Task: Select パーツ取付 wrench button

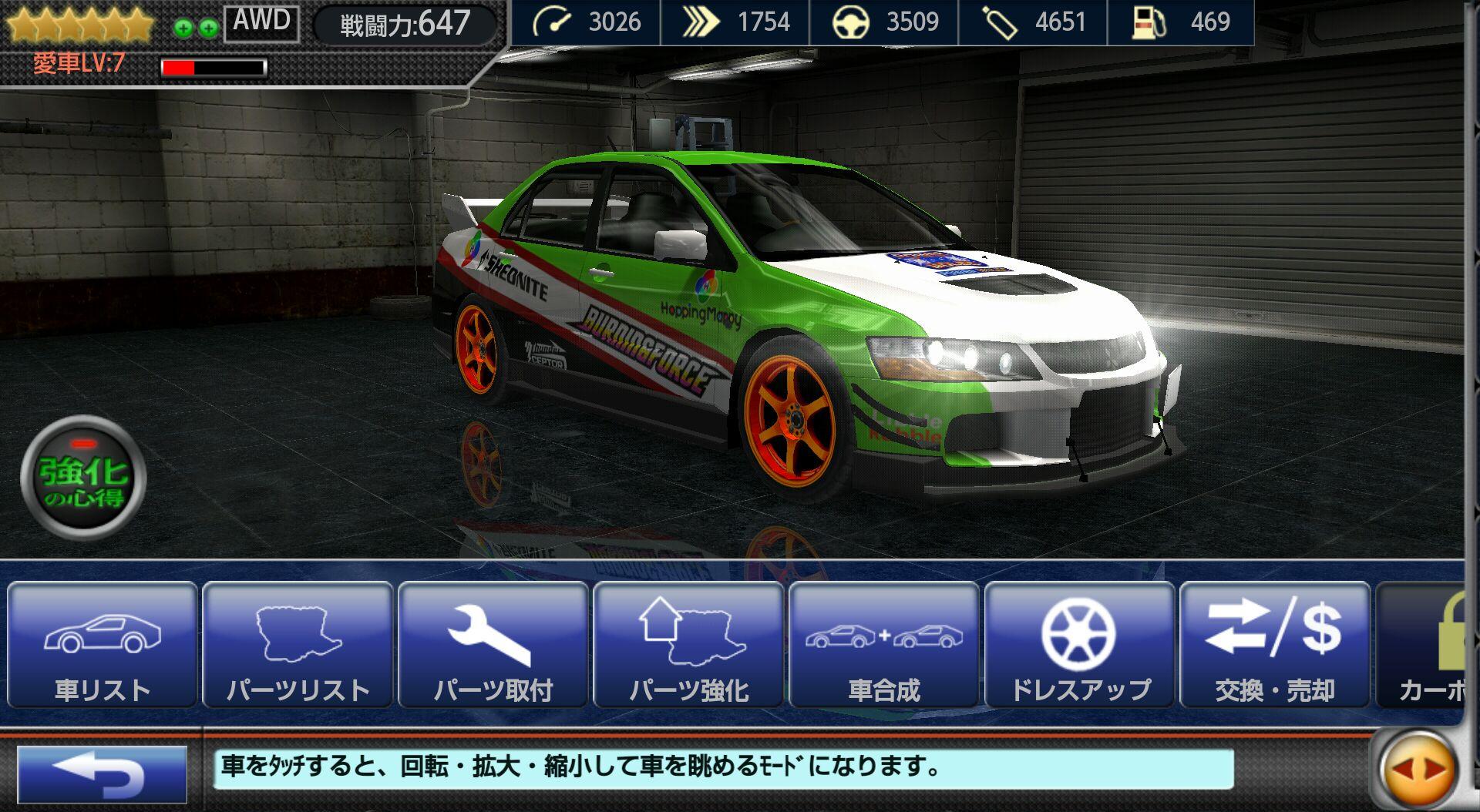Action: click(x=493, y=646)
